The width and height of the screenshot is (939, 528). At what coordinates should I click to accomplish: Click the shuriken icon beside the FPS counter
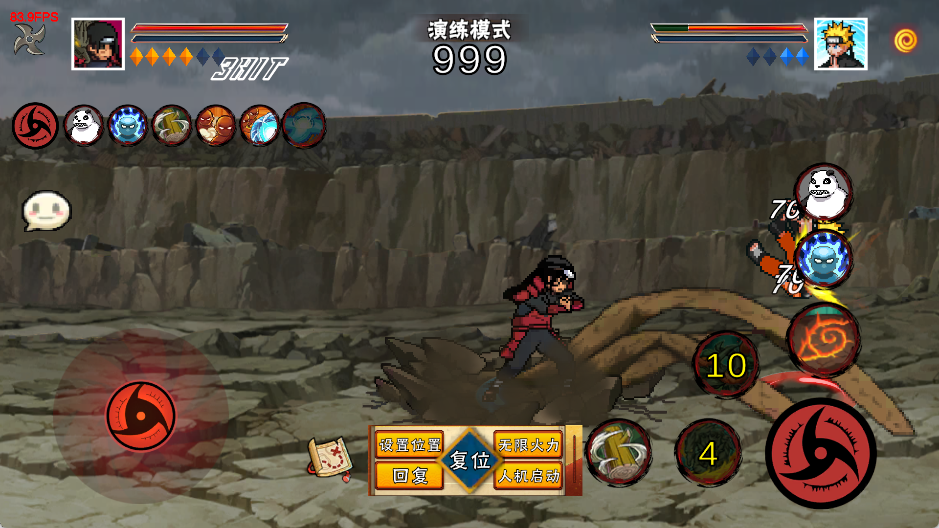click(x=29, y=41)
